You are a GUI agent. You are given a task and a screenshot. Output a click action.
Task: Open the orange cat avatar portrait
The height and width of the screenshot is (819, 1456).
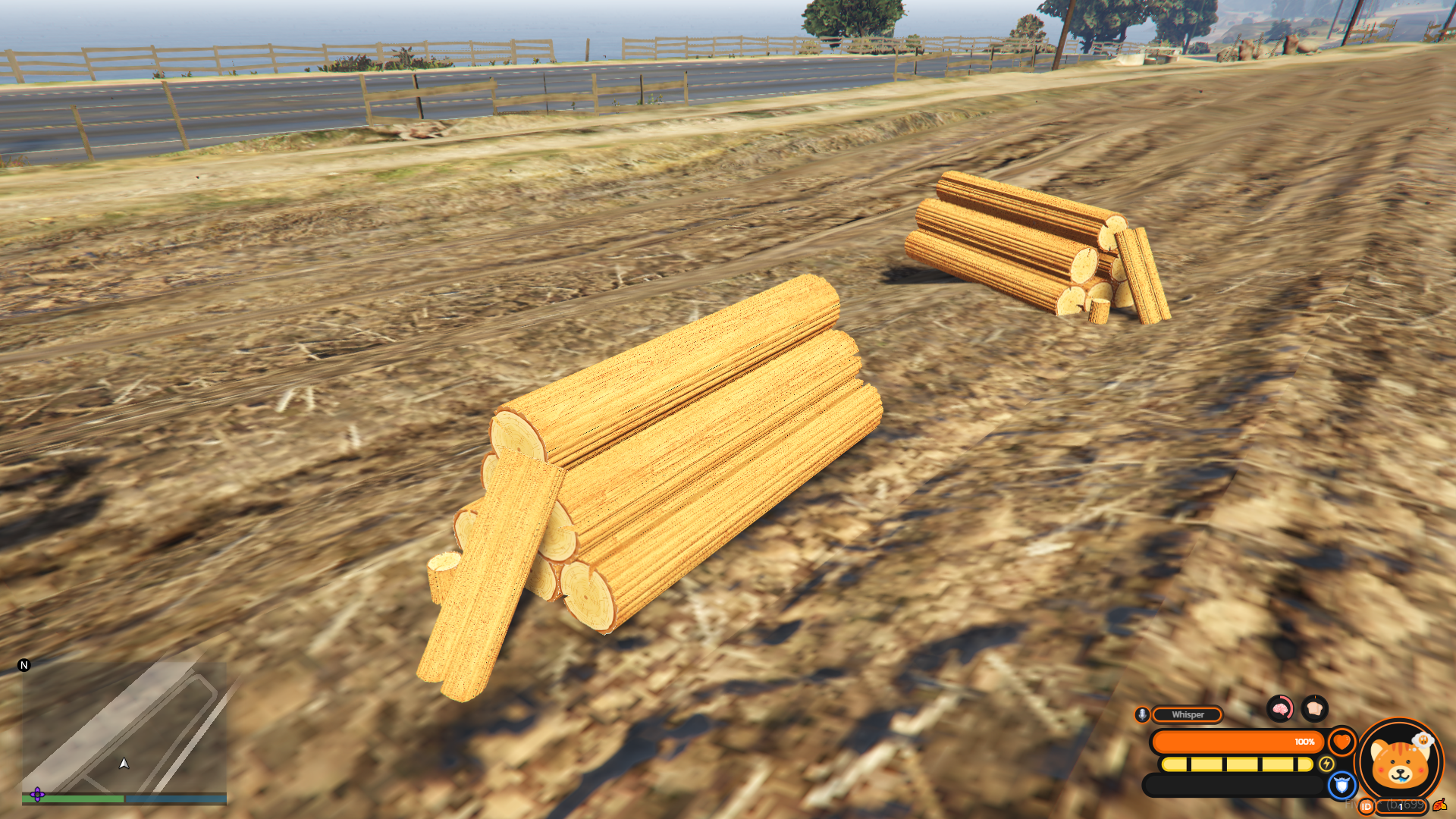[x=1399, y=761]
